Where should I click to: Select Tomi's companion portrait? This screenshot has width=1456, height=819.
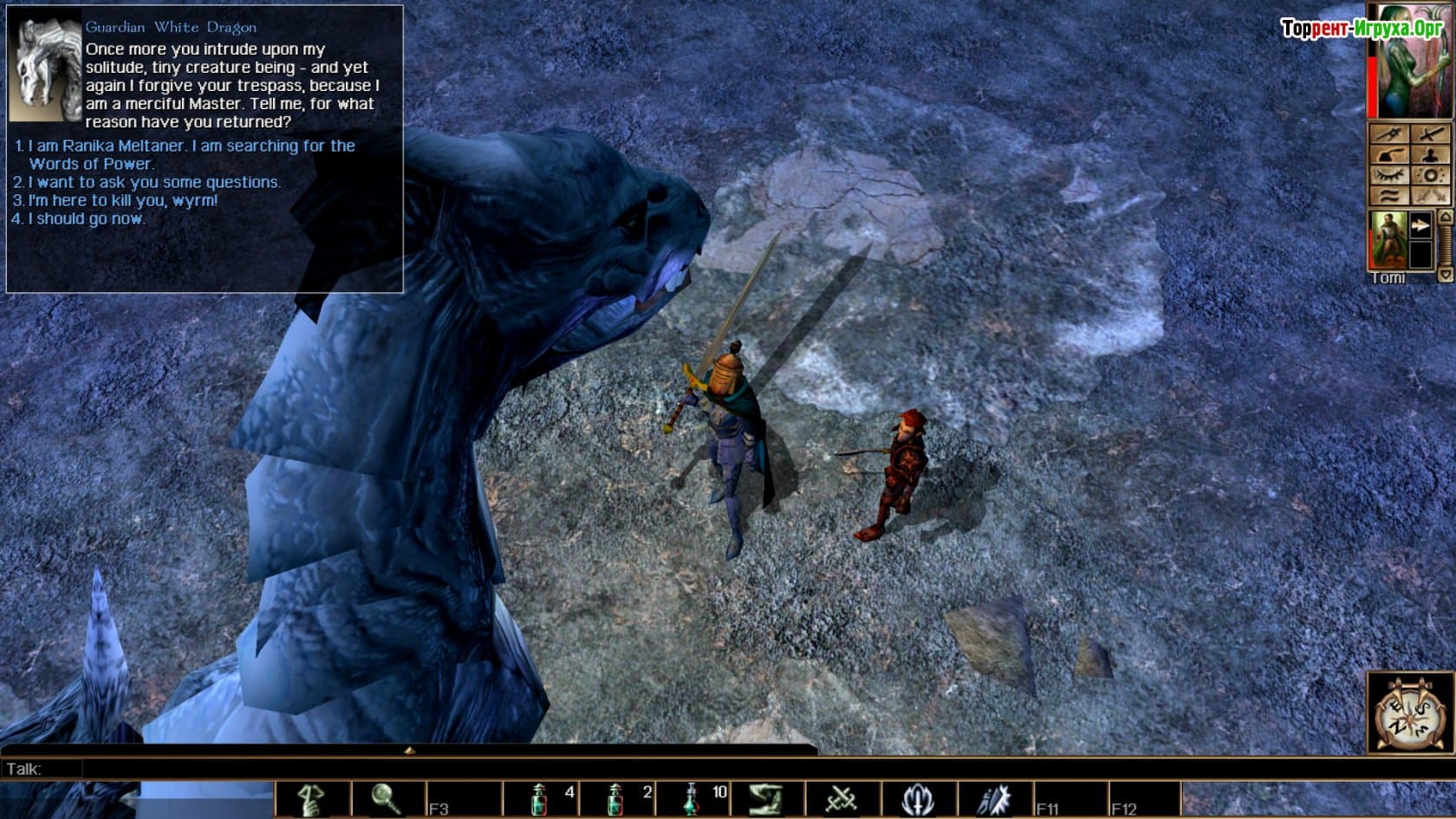1386,239
